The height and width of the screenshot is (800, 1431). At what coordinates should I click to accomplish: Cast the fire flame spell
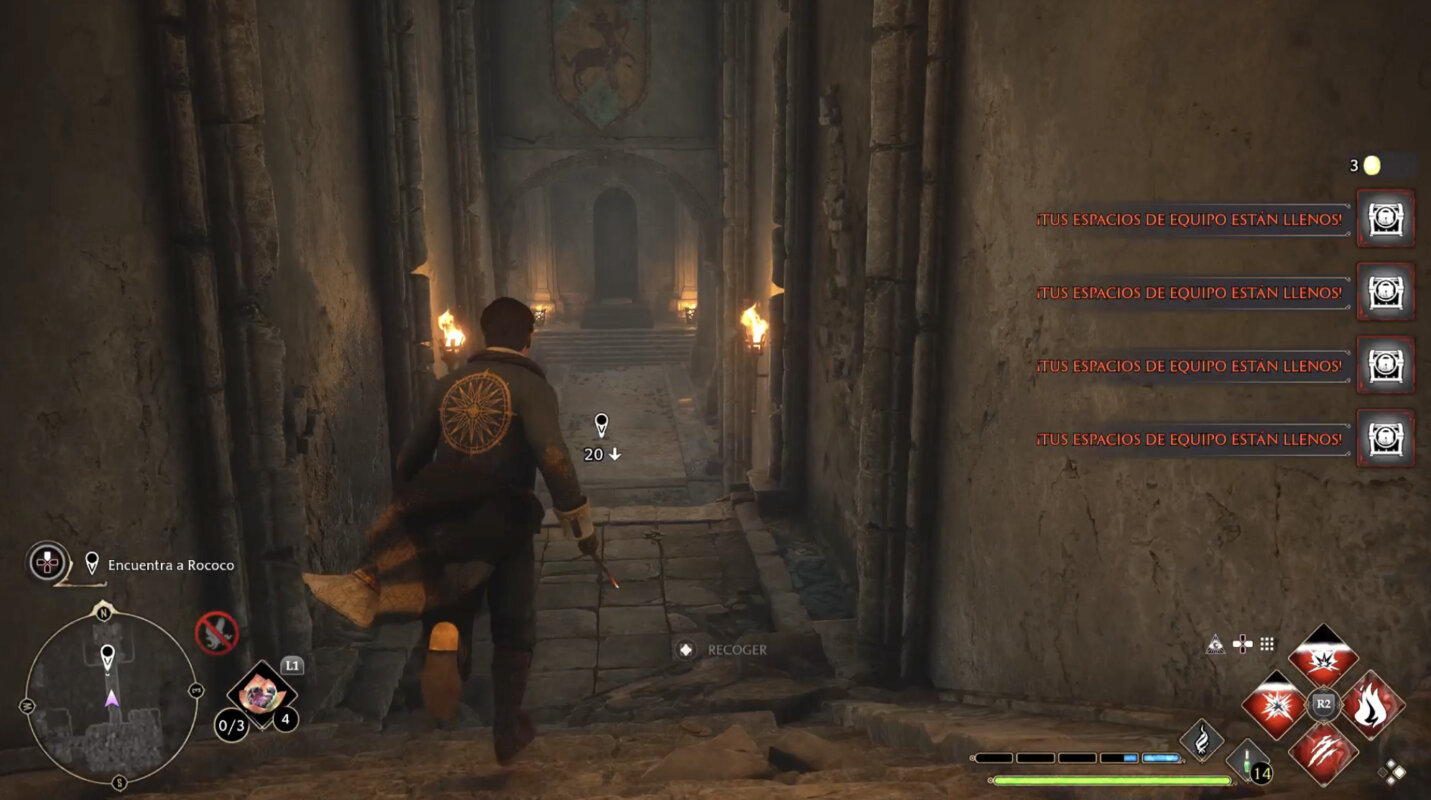pyautogui.click(x=1372, y=704)
